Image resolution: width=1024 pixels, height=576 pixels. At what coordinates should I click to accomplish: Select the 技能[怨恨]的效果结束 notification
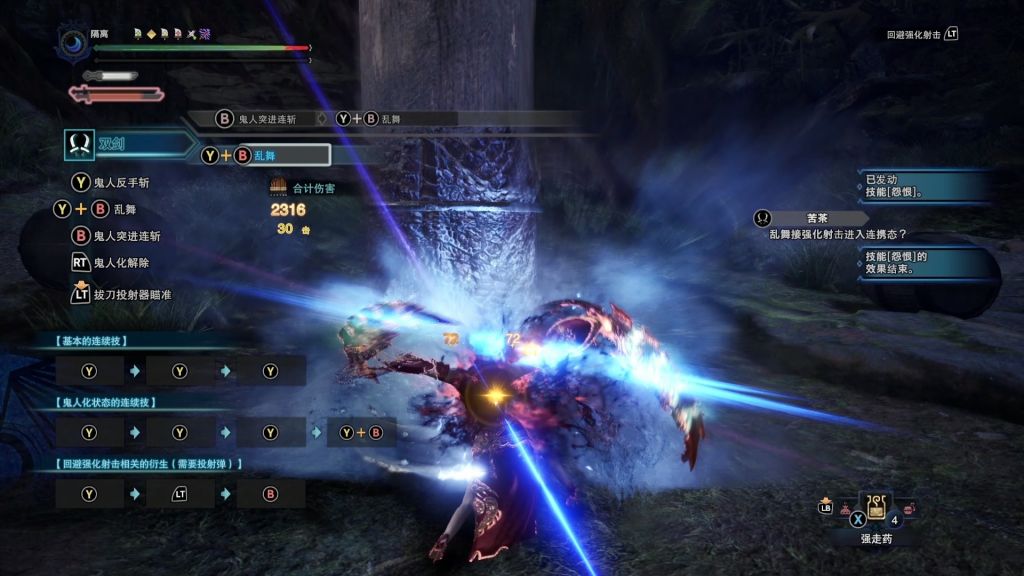[x=924, y=263]
